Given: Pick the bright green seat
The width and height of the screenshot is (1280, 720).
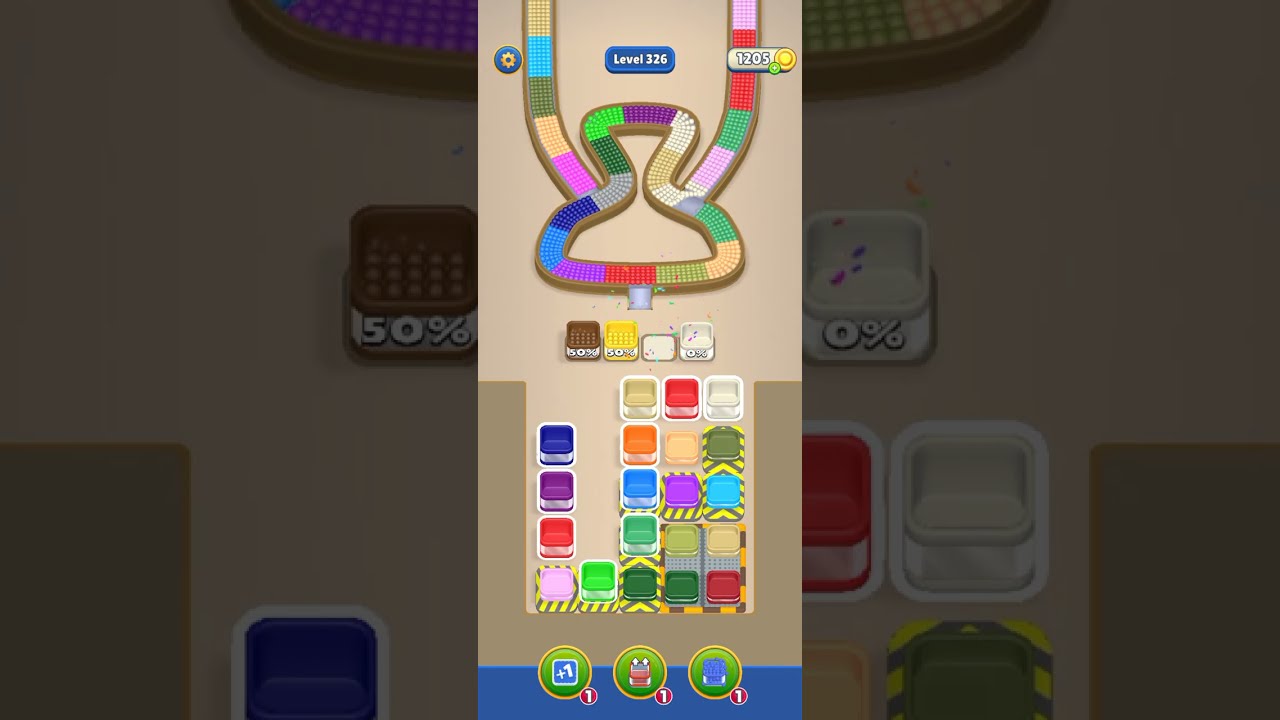Looking at the screenshot, I should tap(598, 580).
